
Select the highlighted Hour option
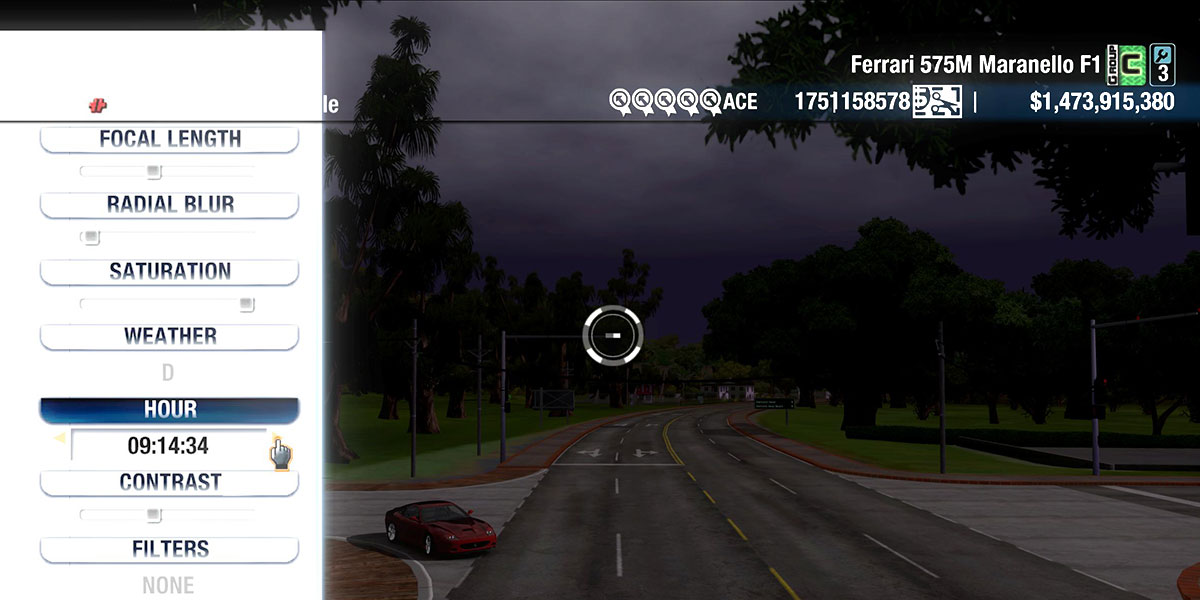[169, 410]
